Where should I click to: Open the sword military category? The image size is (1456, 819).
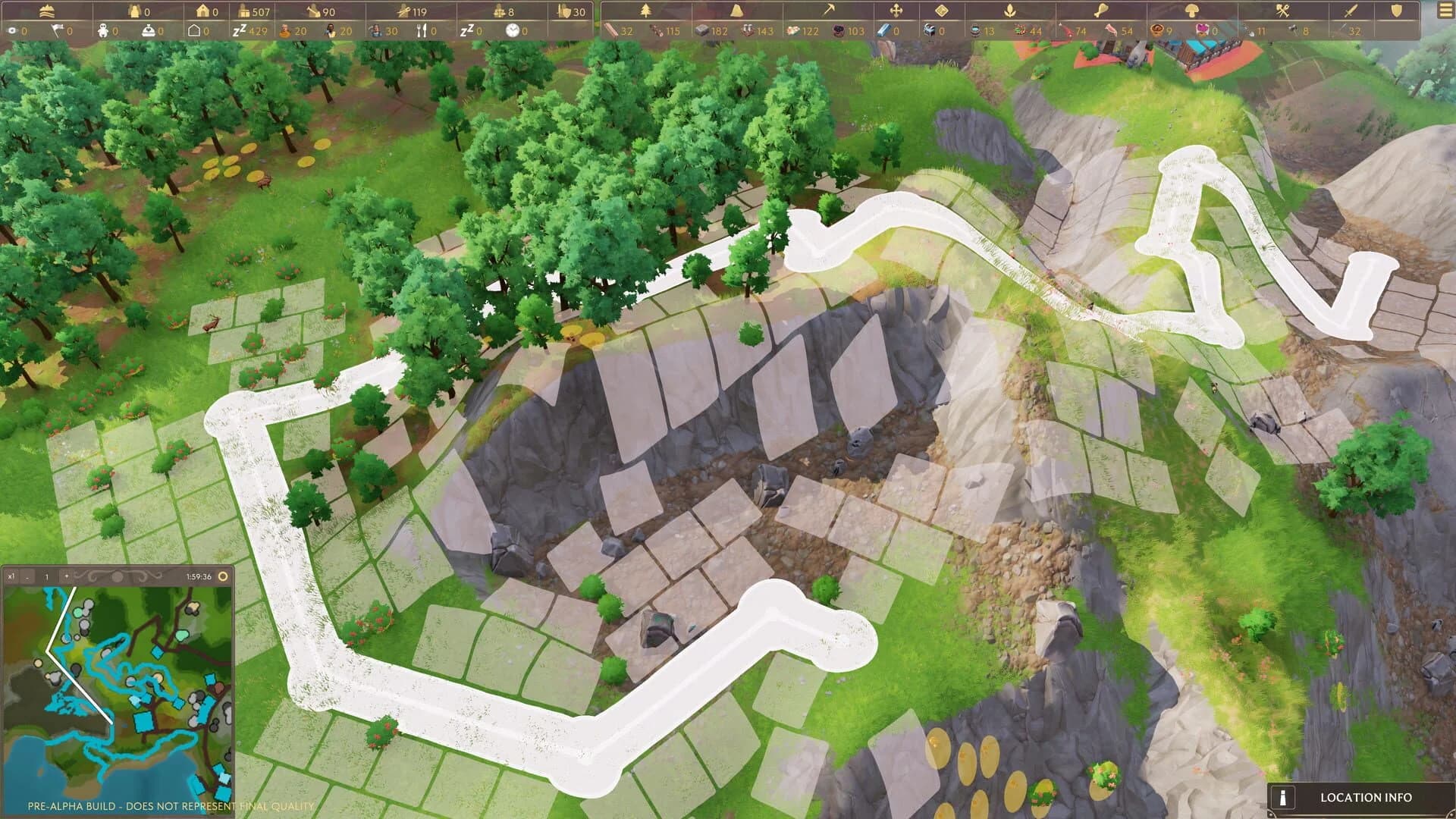click(1351, 11)
